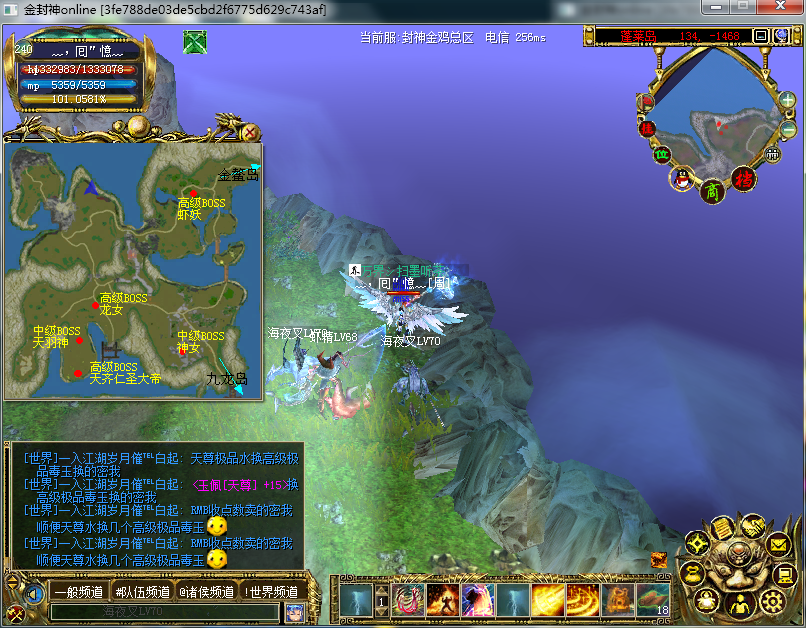Click the chat text input box

pos(165,612)
